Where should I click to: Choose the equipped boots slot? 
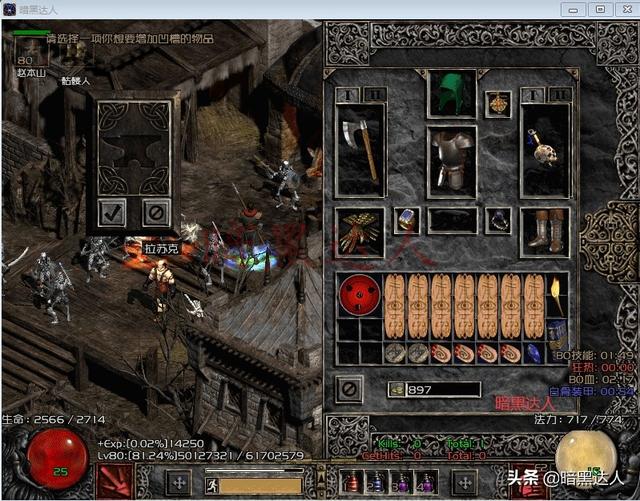[x=544, y=230]
